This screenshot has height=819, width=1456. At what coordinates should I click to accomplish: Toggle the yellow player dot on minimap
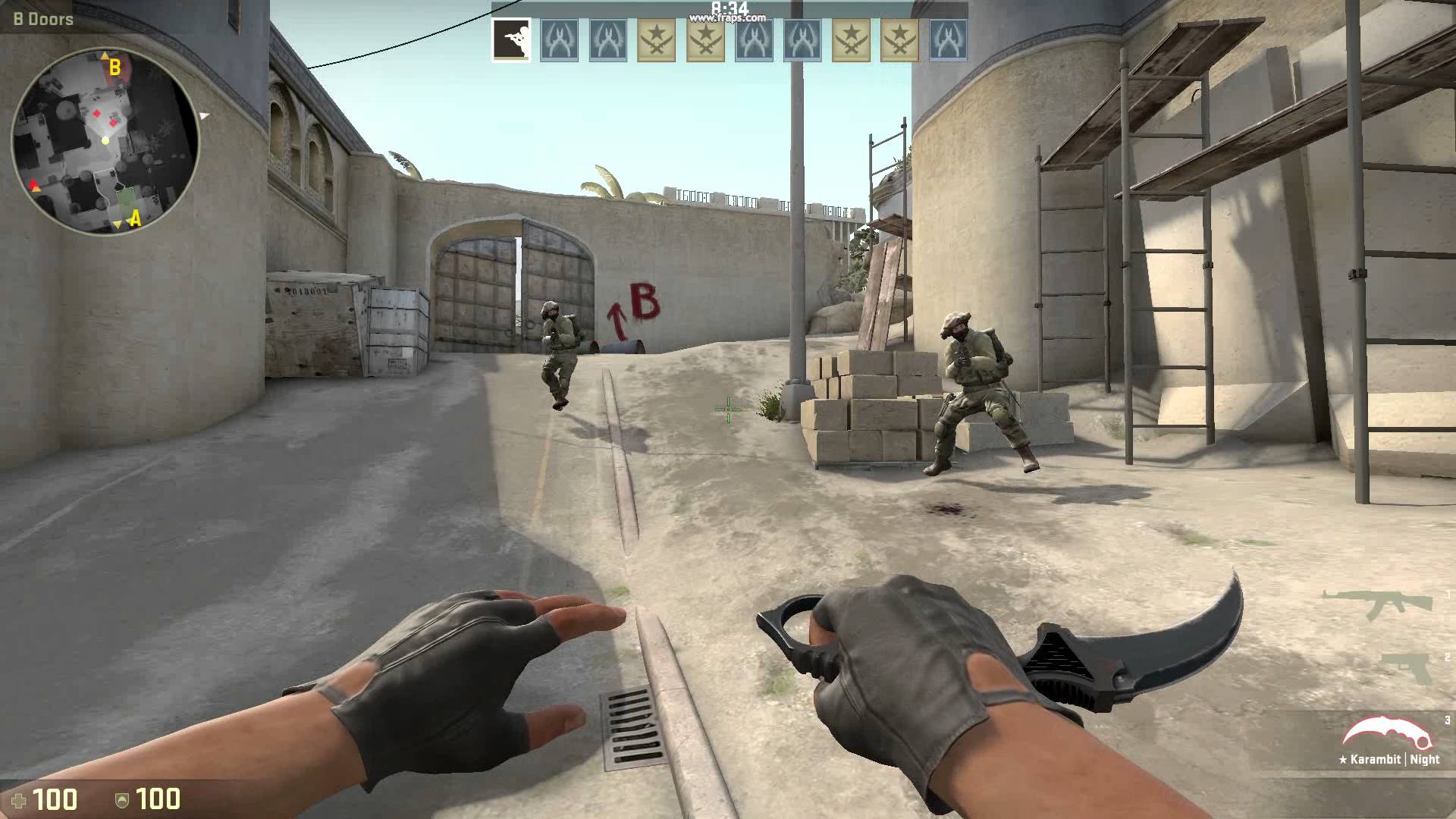click(x=106, y=141)
